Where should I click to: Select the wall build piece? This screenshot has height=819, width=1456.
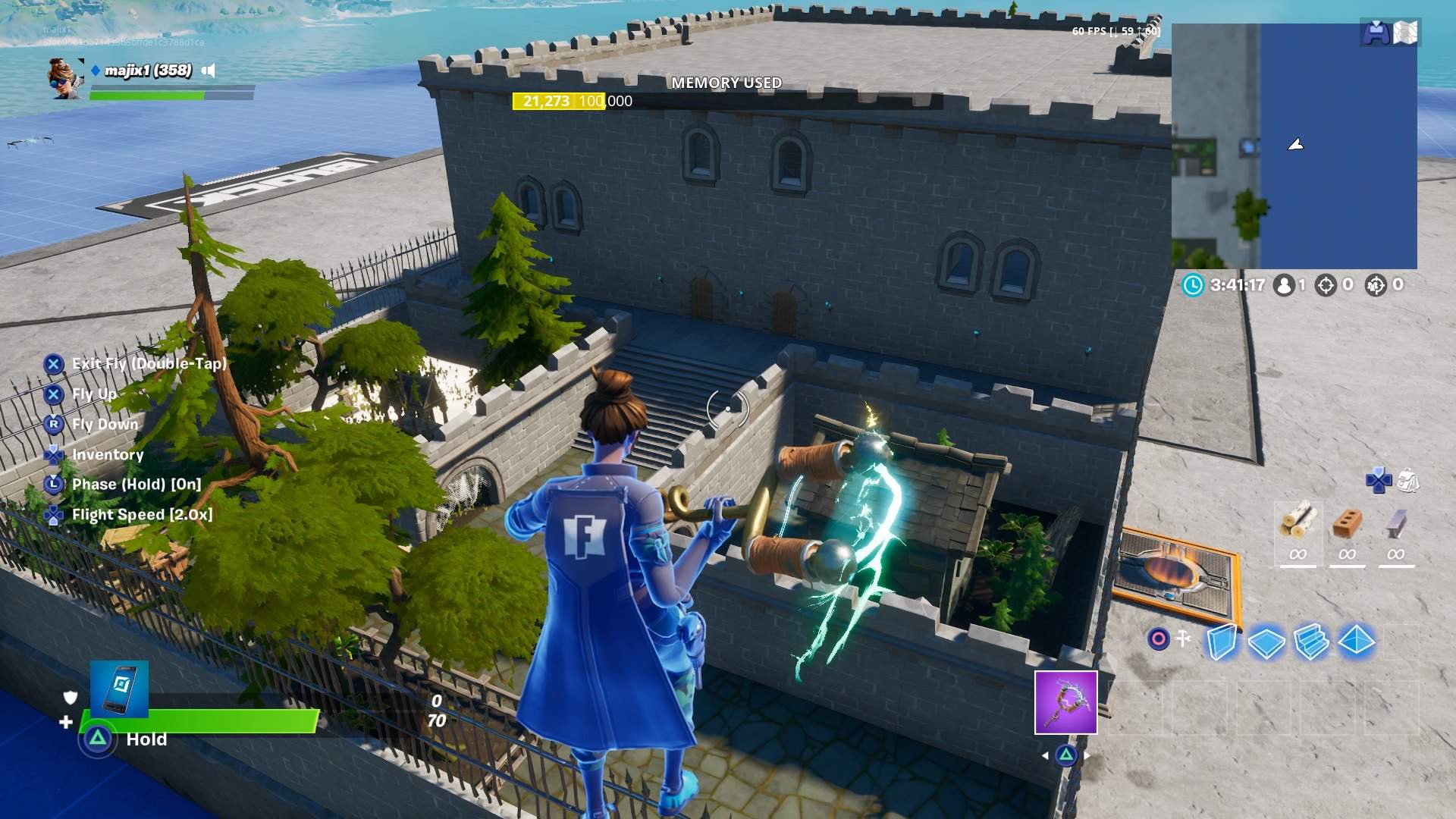click(1221, 643)
